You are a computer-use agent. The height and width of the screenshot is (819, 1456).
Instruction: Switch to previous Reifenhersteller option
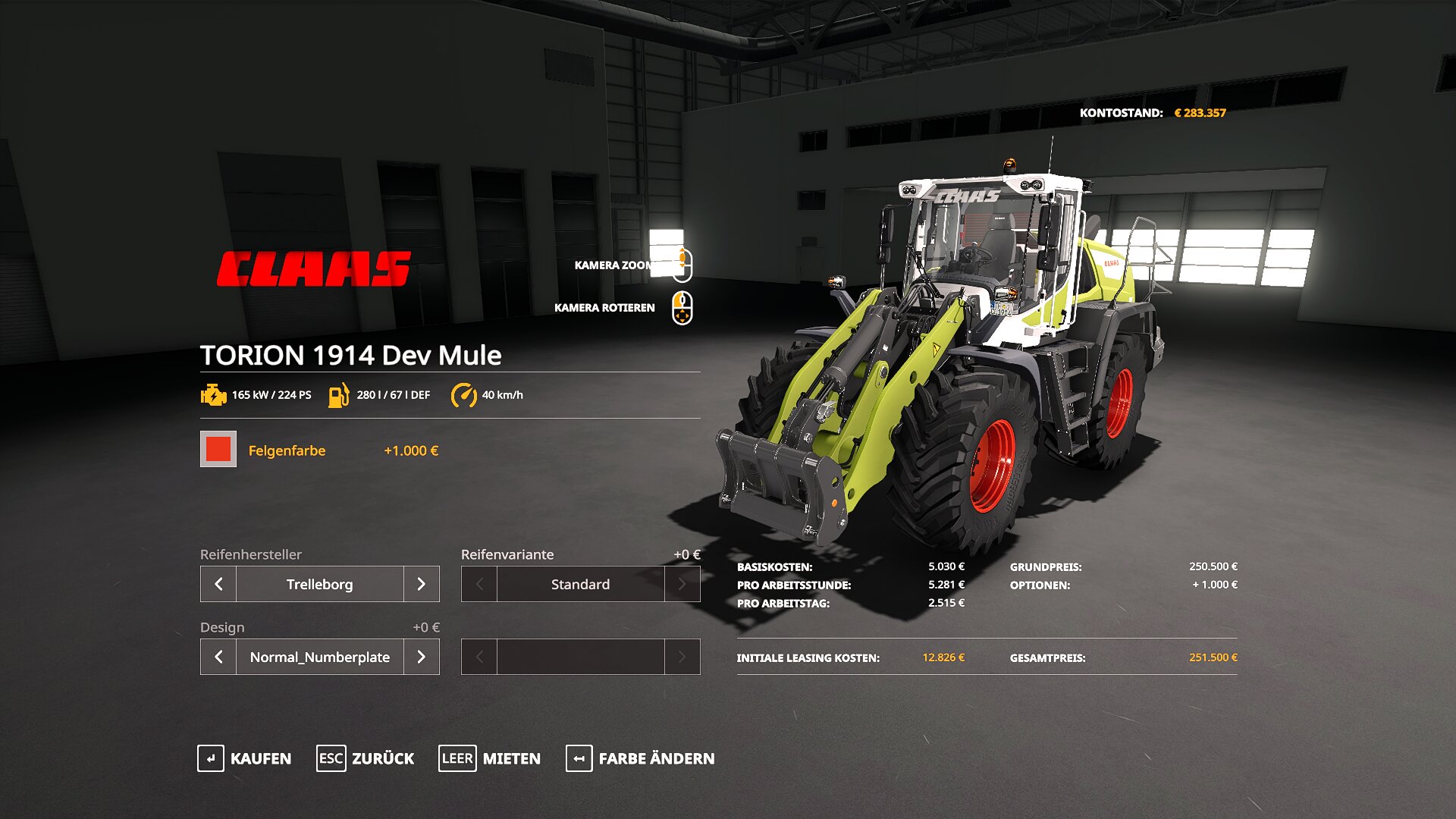(x=218, y=584)
